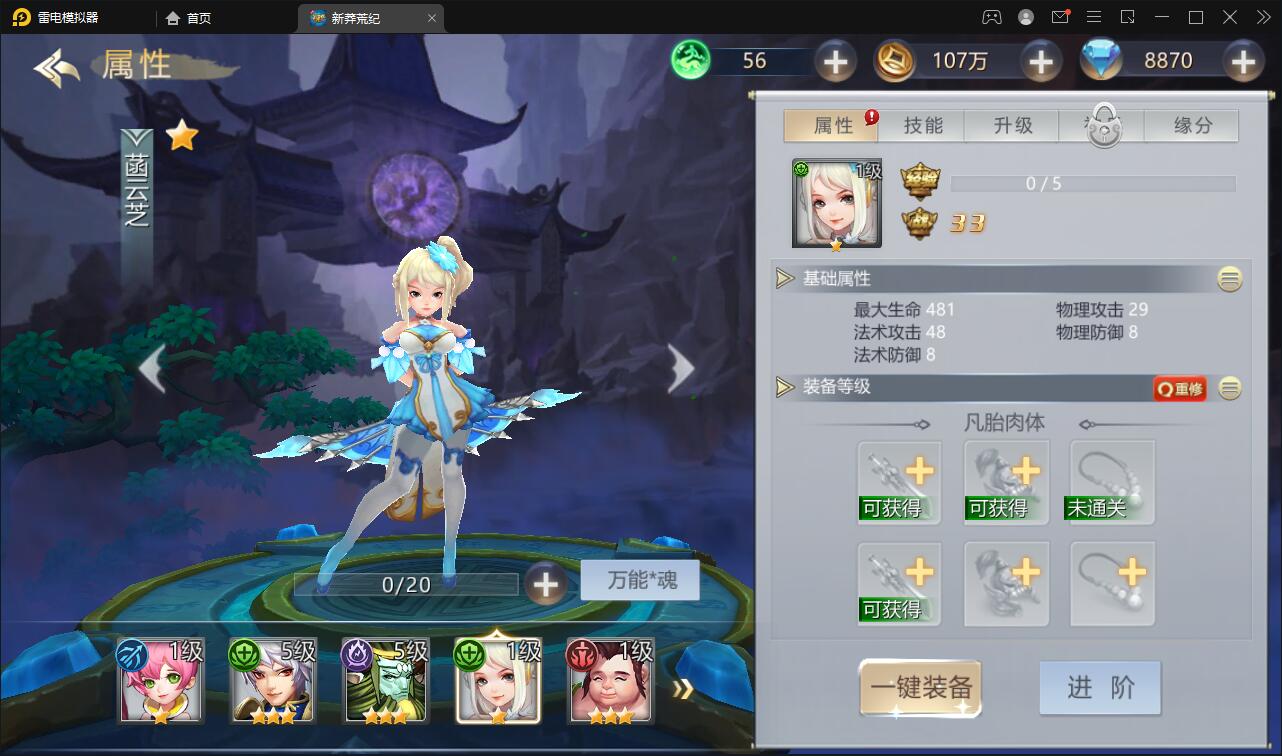1282x756 pixels.
Task: Click the green stamina icon showing 56
Action: (x=689, y=61)
